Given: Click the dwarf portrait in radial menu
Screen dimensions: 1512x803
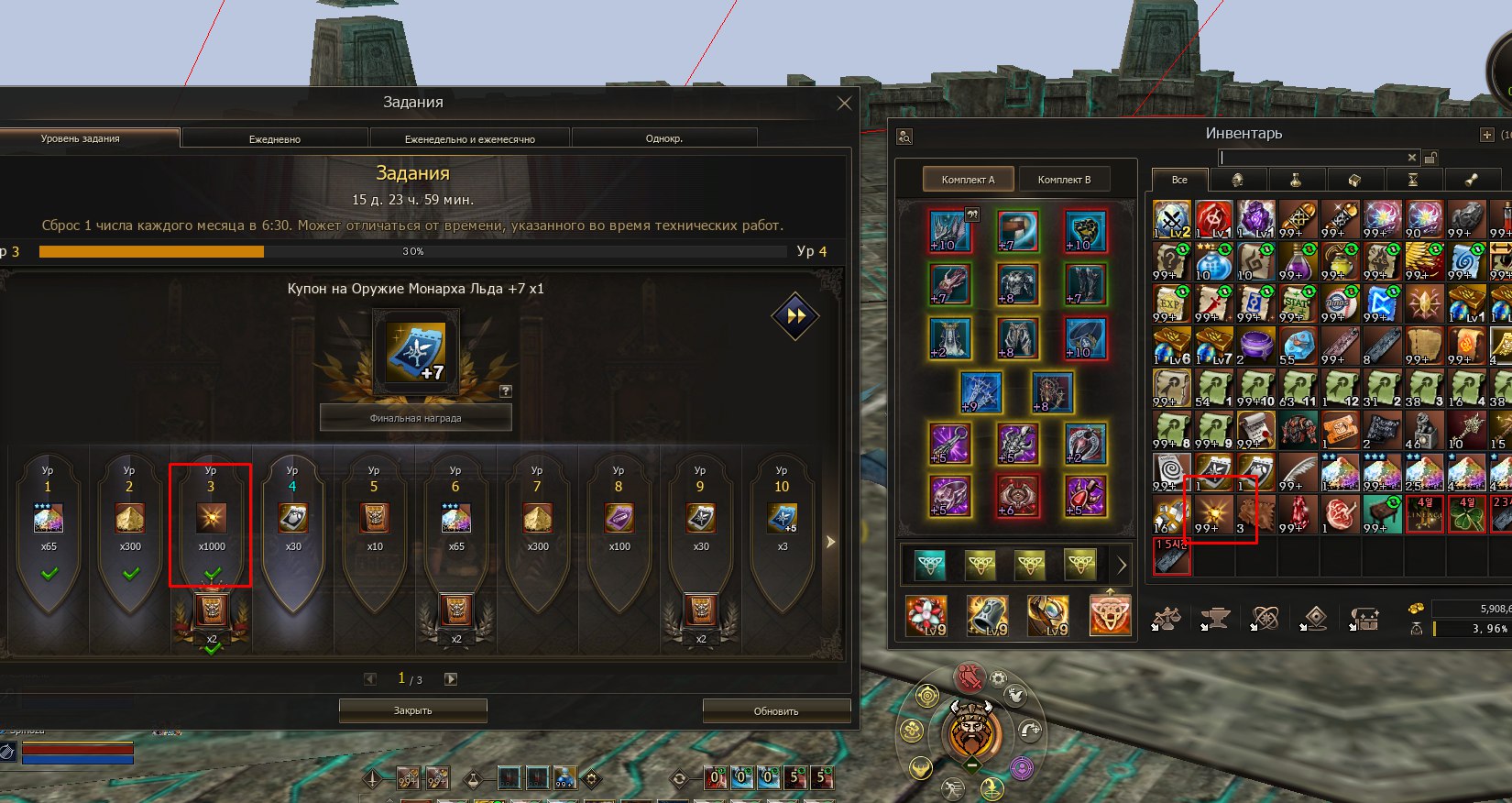Looking at the screenshot, I should pyautogui.click(x=970, y=731).
